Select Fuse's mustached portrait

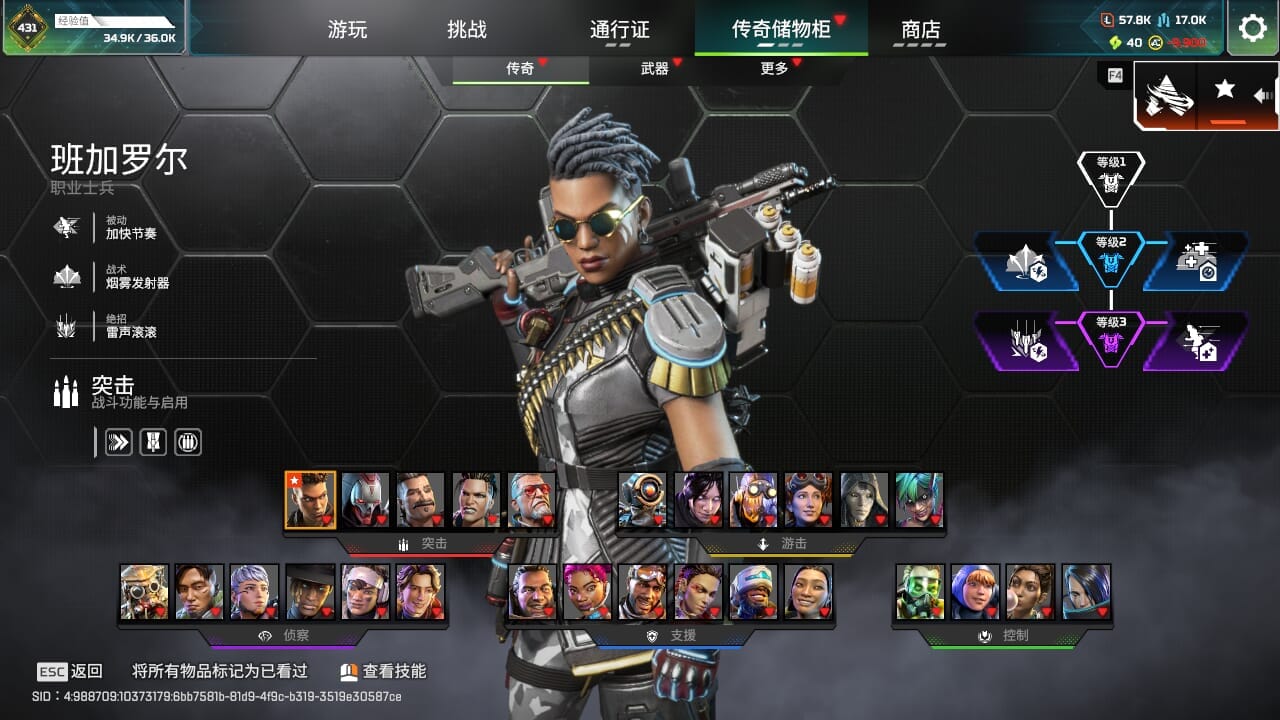421,500
